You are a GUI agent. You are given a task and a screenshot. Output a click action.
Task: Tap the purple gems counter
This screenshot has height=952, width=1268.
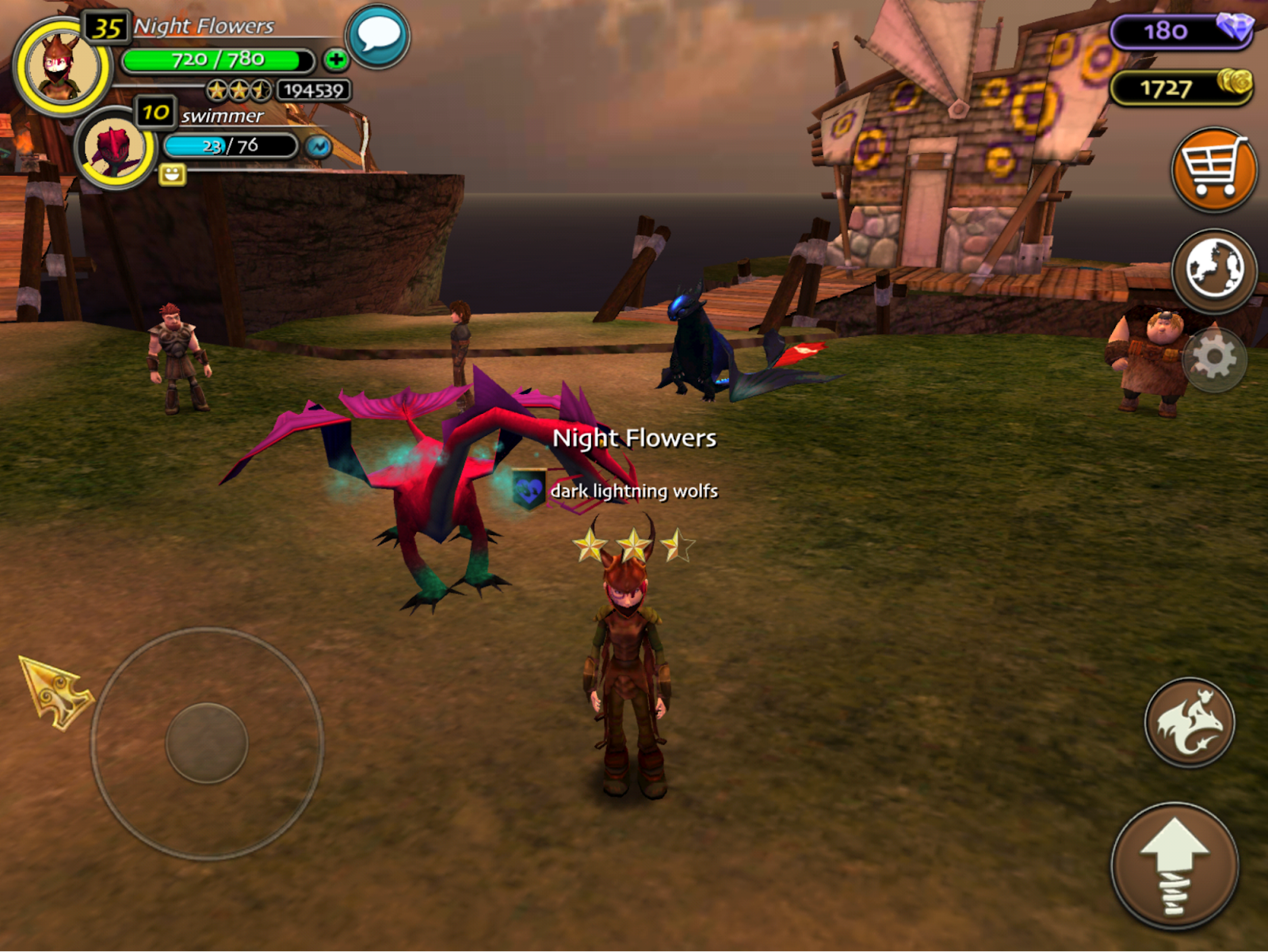(1181, 31)
